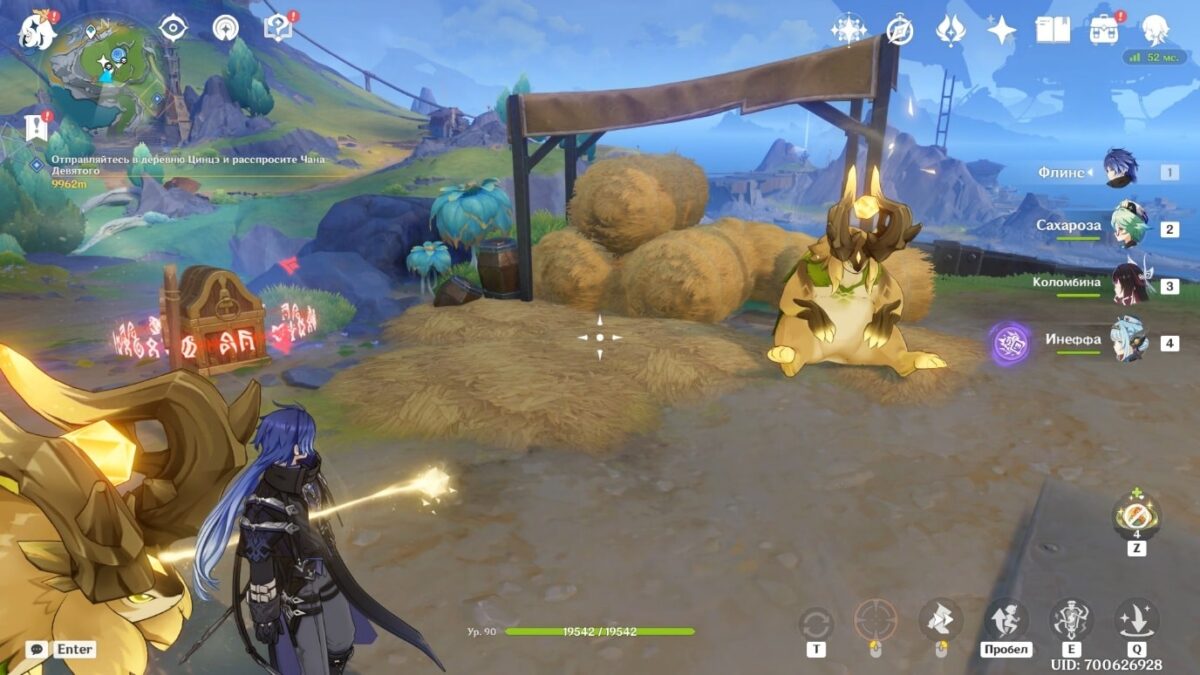Open the character head icon
1200x675 pixels.
[x=1156, y=29]
